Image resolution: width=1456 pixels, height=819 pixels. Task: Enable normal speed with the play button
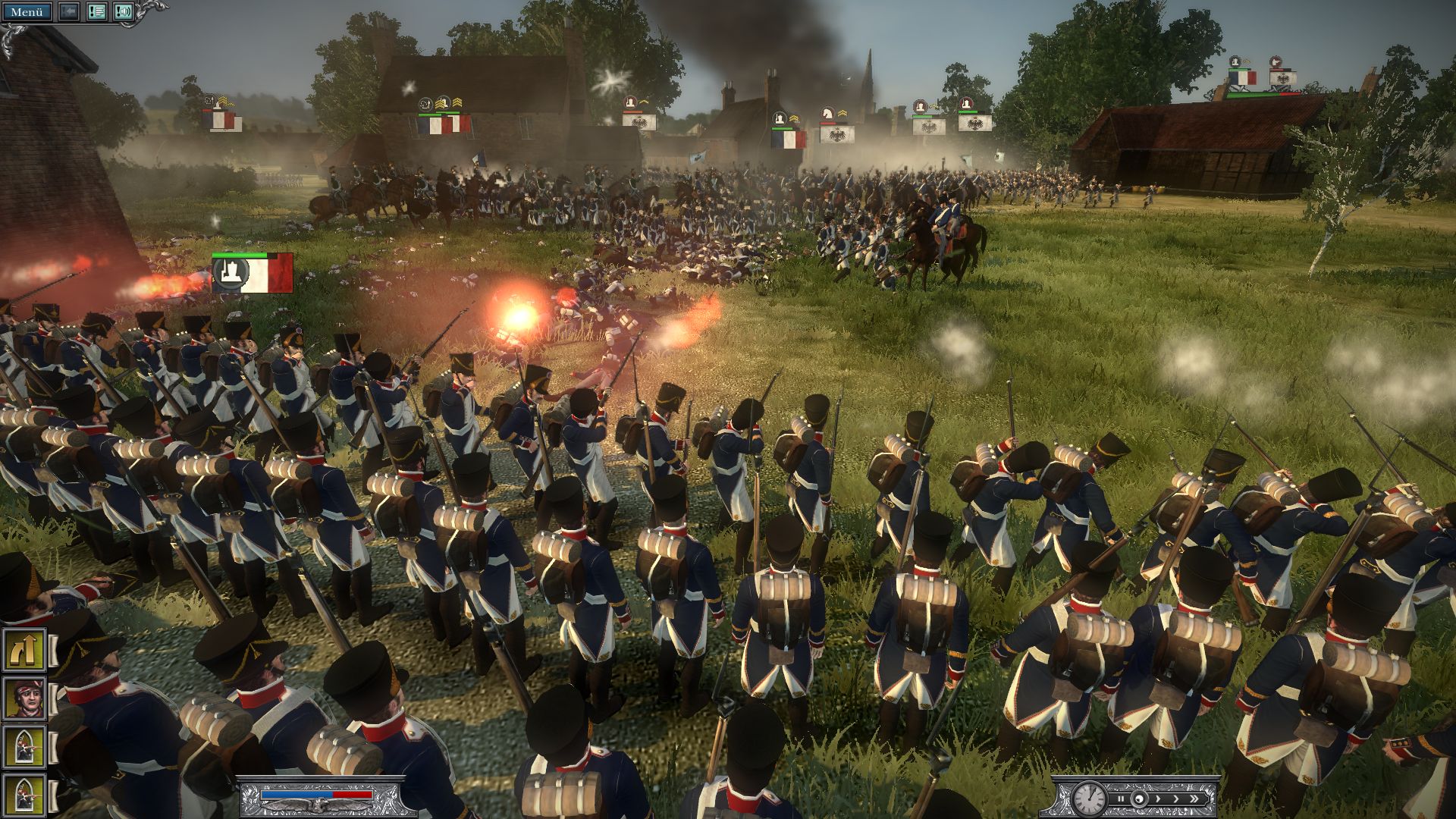(1139, 799)
